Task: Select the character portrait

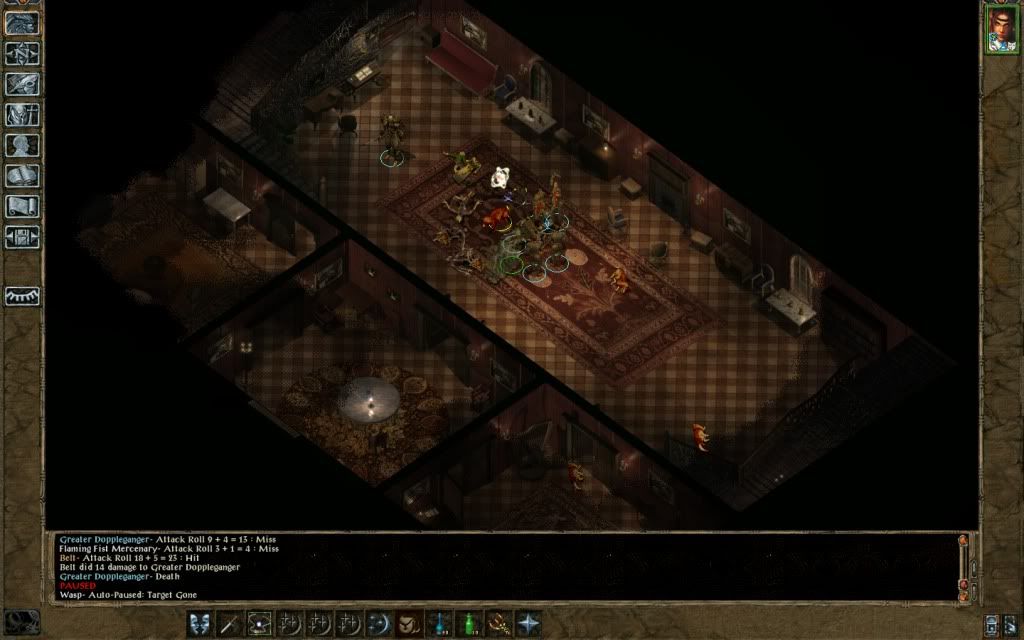Action: 1000,30
